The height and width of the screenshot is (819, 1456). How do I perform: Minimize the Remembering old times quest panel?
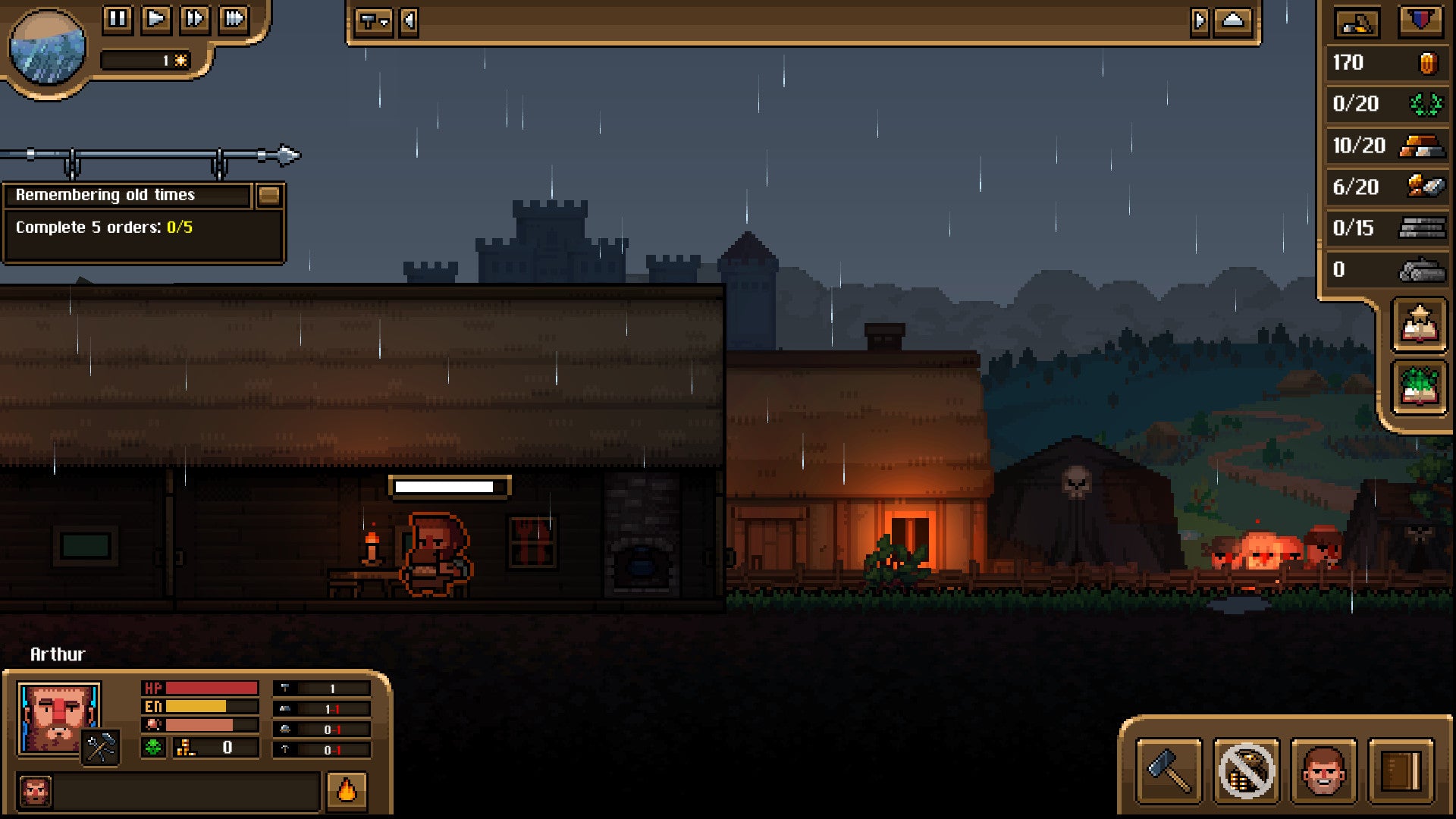click(x=268, y=196)
